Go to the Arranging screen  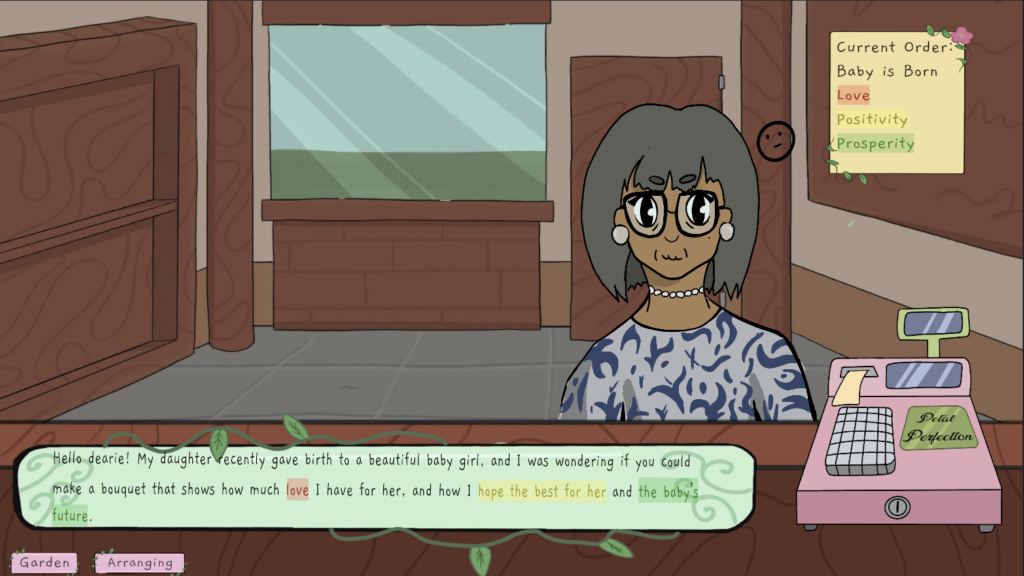(140, 563)
